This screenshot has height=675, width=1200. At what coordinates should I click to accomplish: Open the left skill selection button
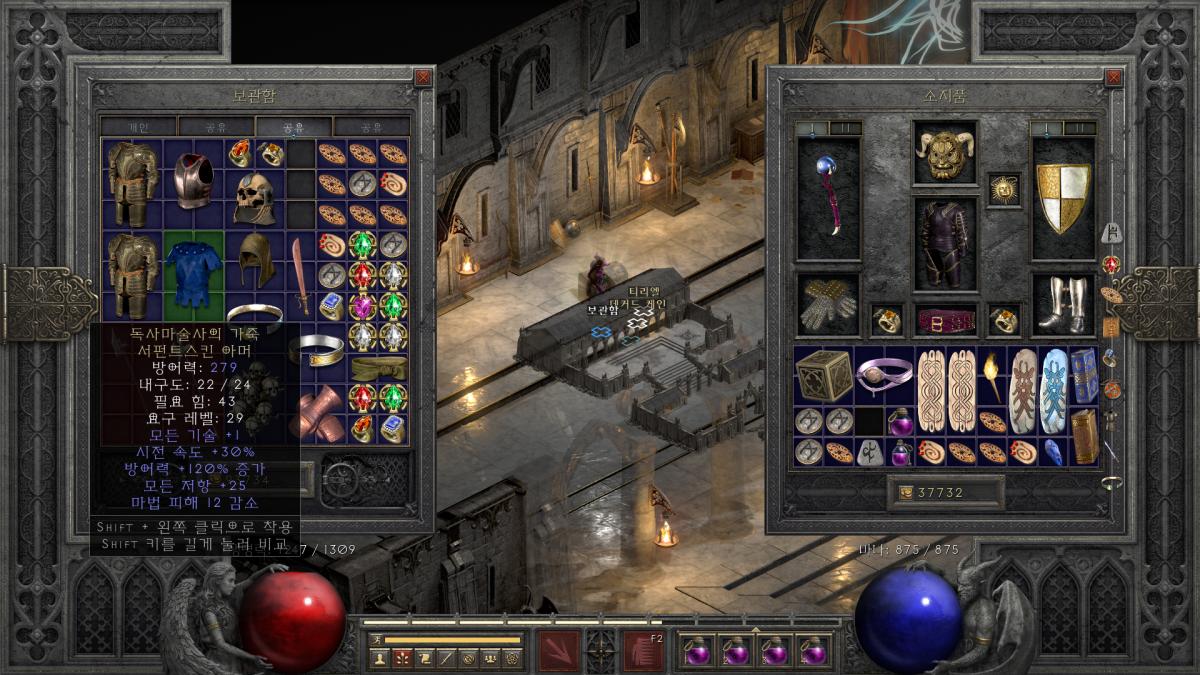[559, 650]
